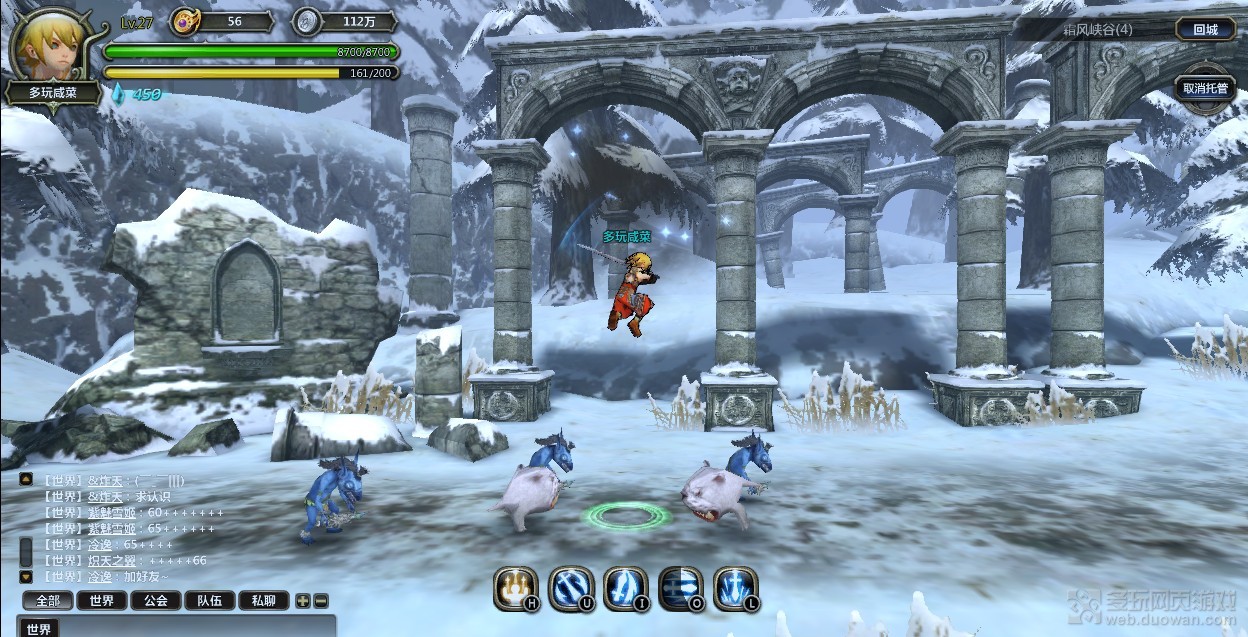The width and height of the screenshot is (1248, 637).
Task: Click the chat scroll-down arrow
Action: [x=26, y=577]
